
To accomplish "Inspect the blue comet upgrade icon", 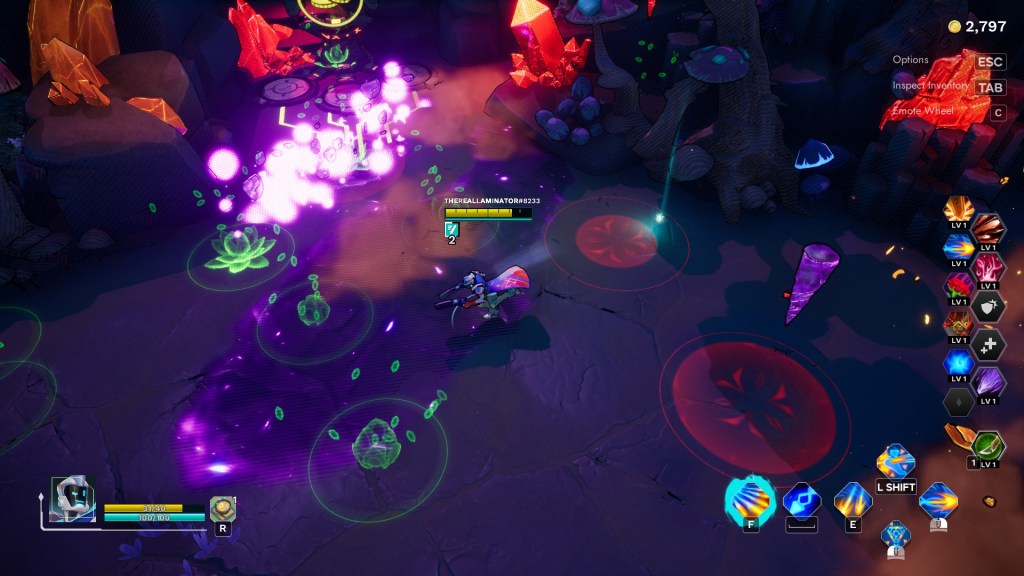I will pos(958,247).
